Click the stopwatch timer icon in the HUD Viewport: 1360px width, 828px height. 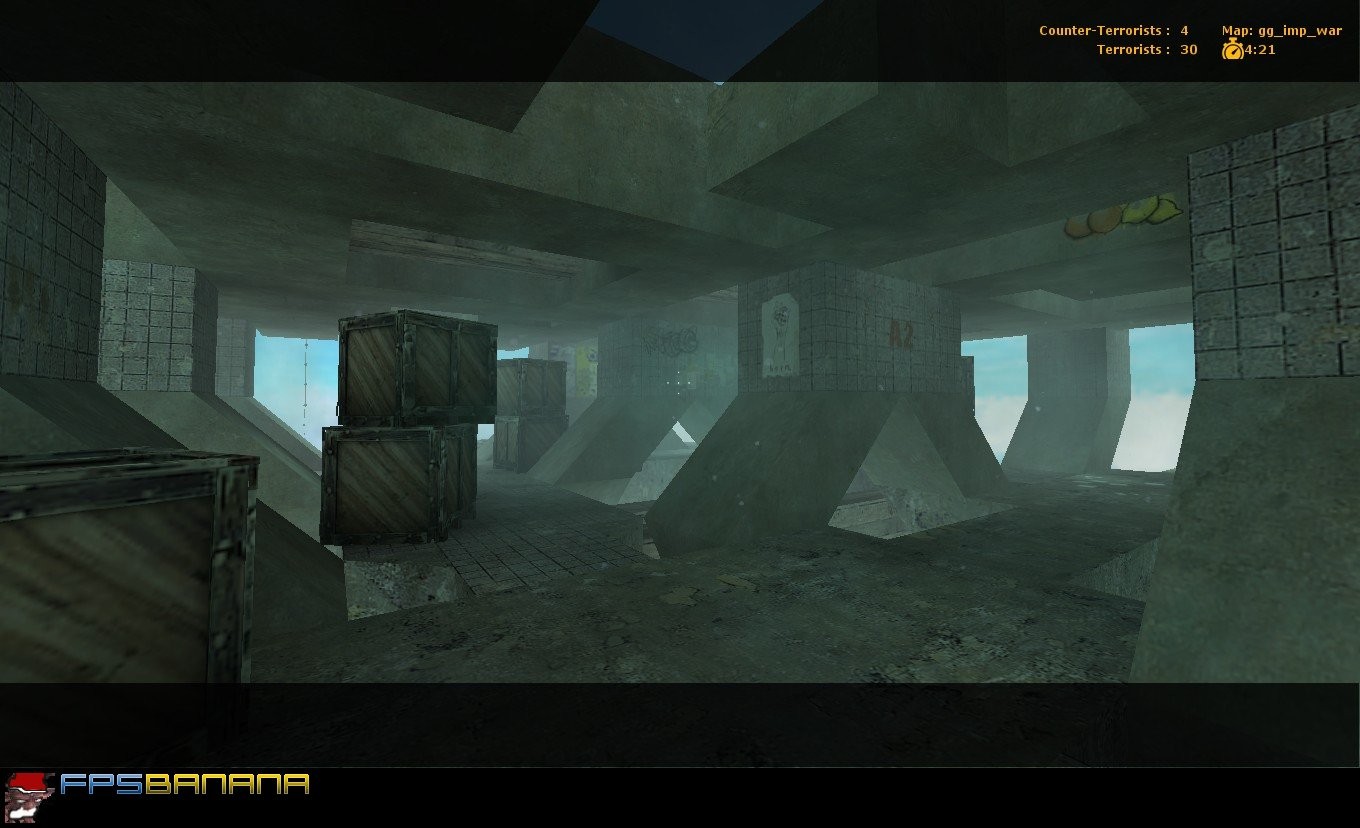(x=1232, y=50)
